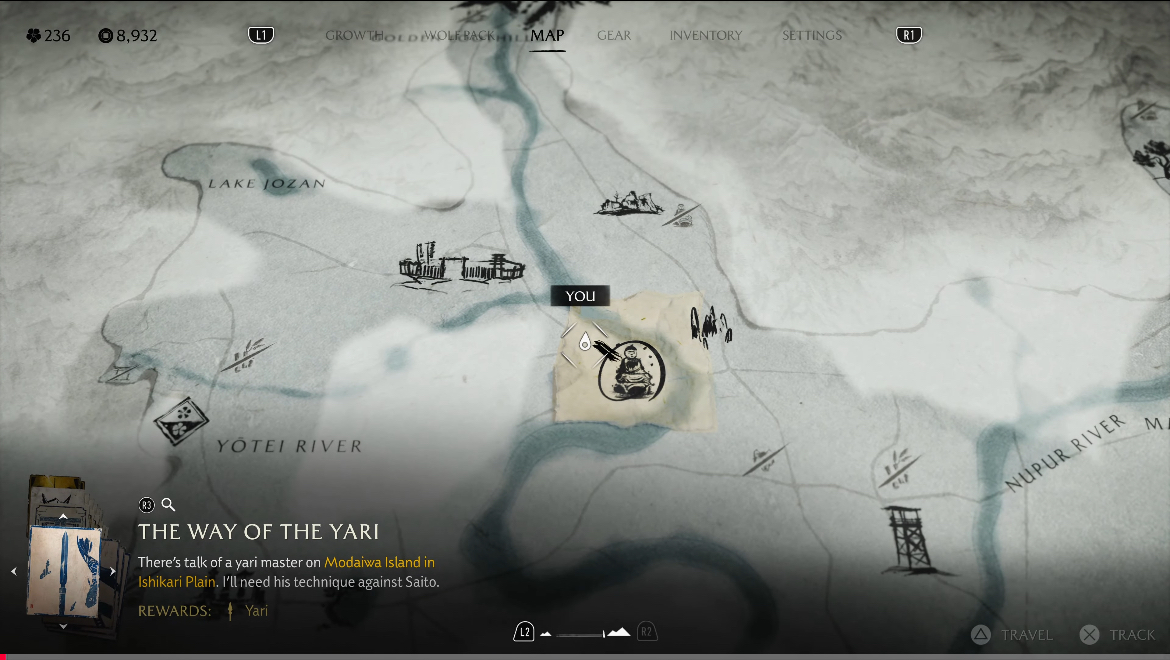
Task: Switch to the Growth tab
Action: pos(354,36)
